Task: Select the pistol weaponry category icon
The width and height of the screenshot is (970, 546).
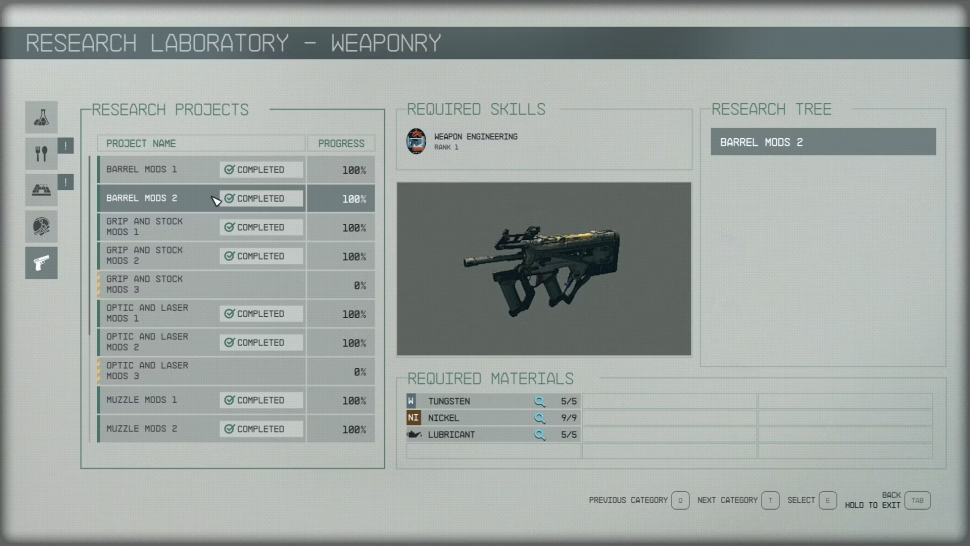Action: tap(41, 262)
